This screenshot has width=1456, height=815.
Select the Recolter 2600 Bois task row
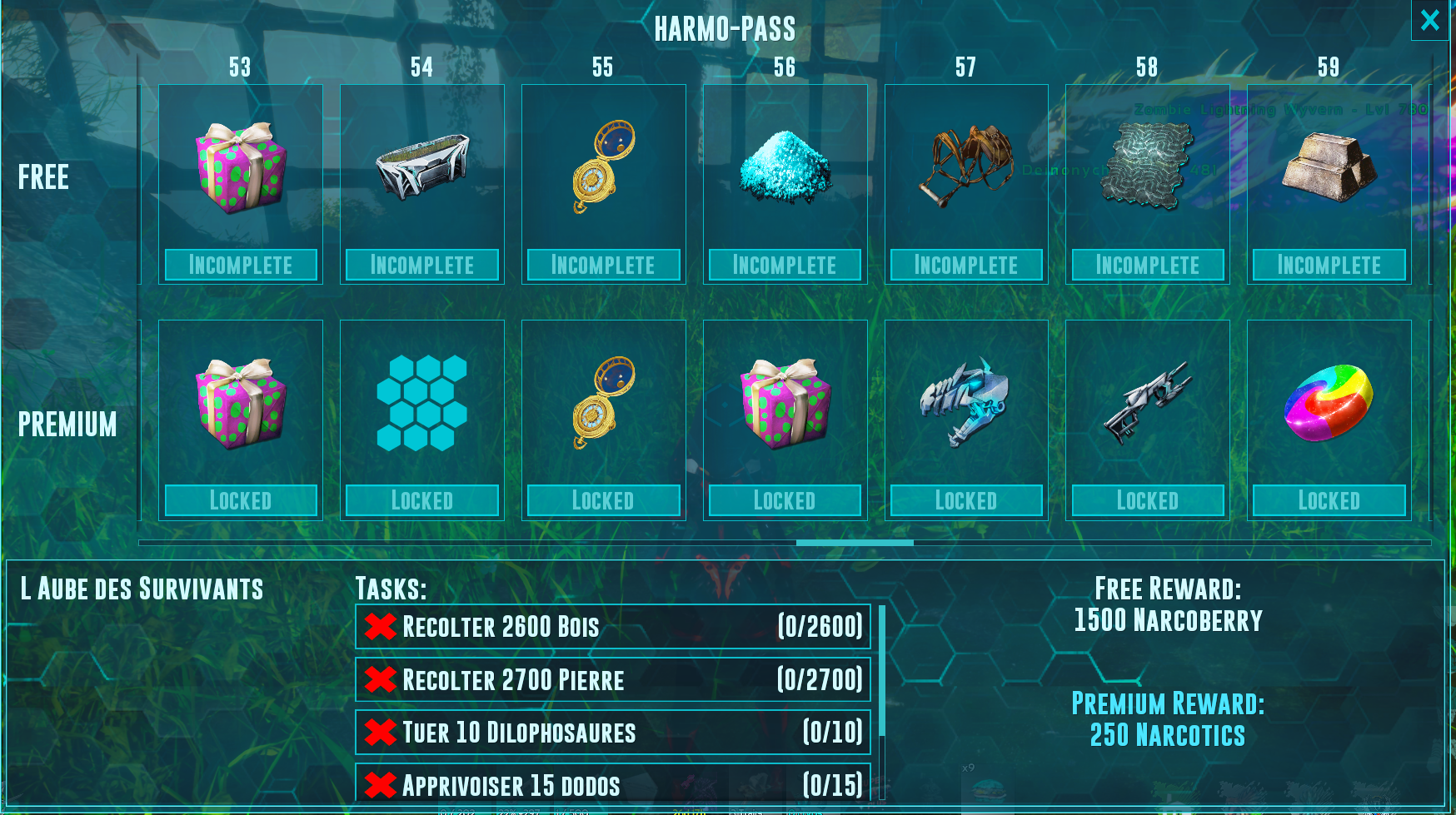[613, 627]
